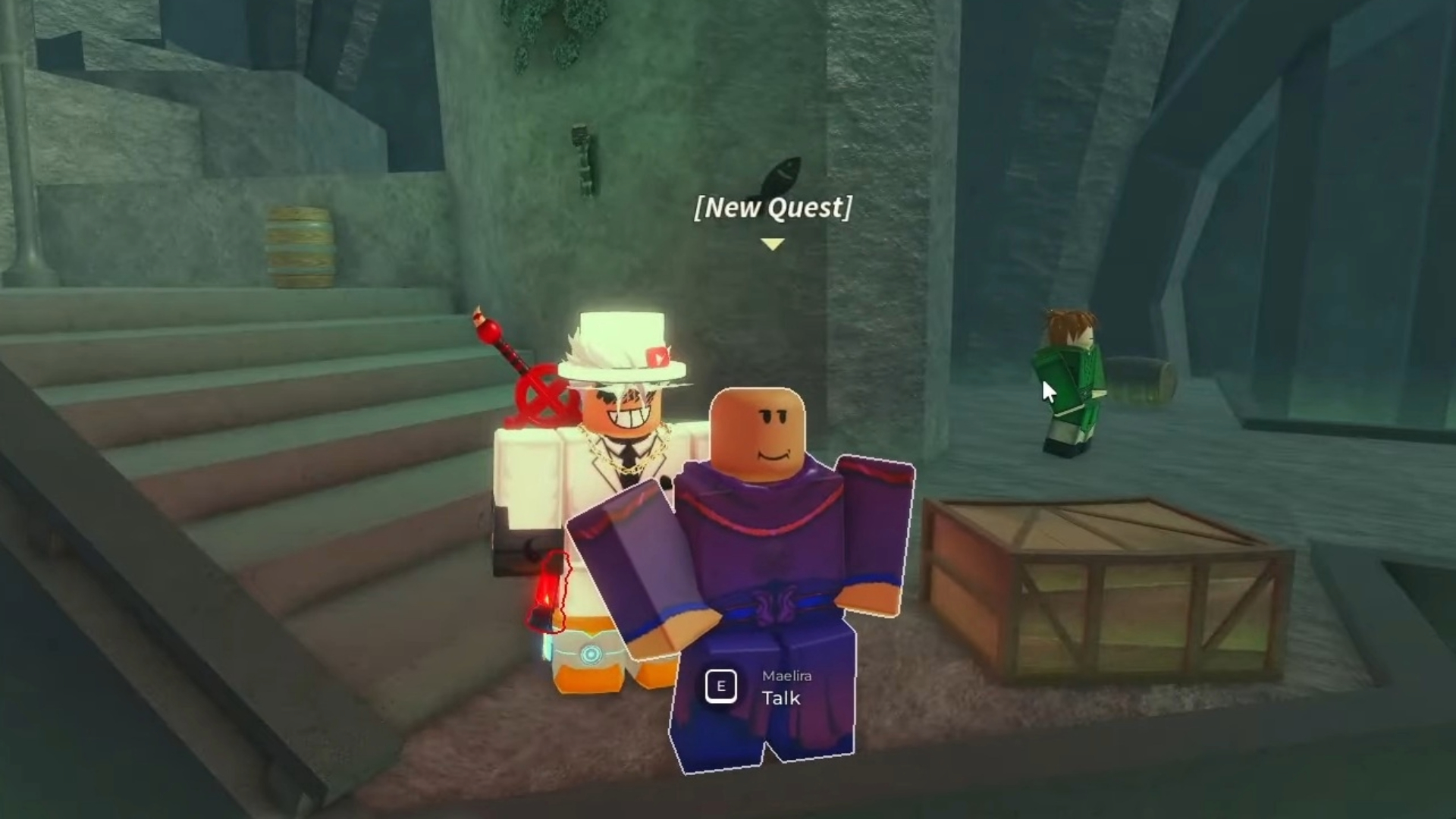Select the E key prompt icon near Maelira

tap(721, 686)
